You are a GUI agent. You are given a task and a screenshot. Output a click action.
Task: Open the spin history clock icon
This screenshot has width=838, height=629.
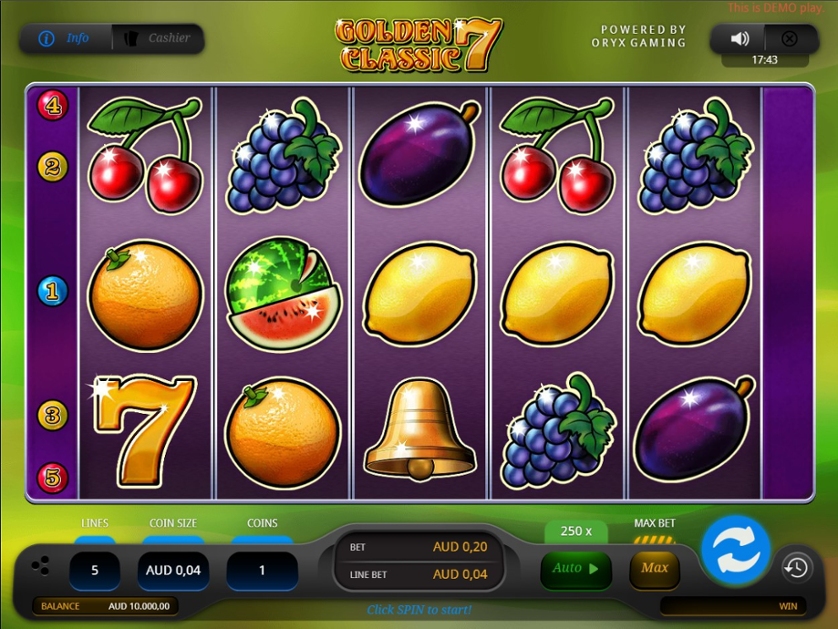(796, 568)
